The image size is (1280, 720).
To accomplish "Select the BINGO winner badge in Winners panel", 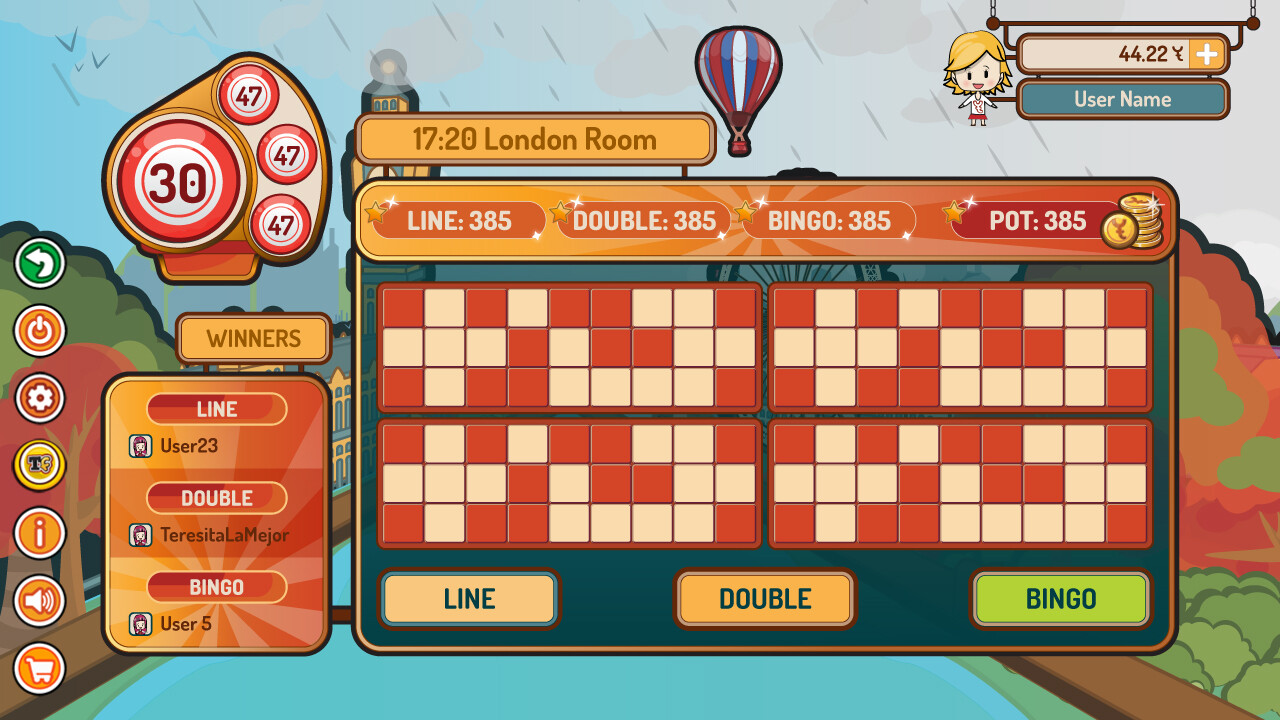I will (216, 587).
